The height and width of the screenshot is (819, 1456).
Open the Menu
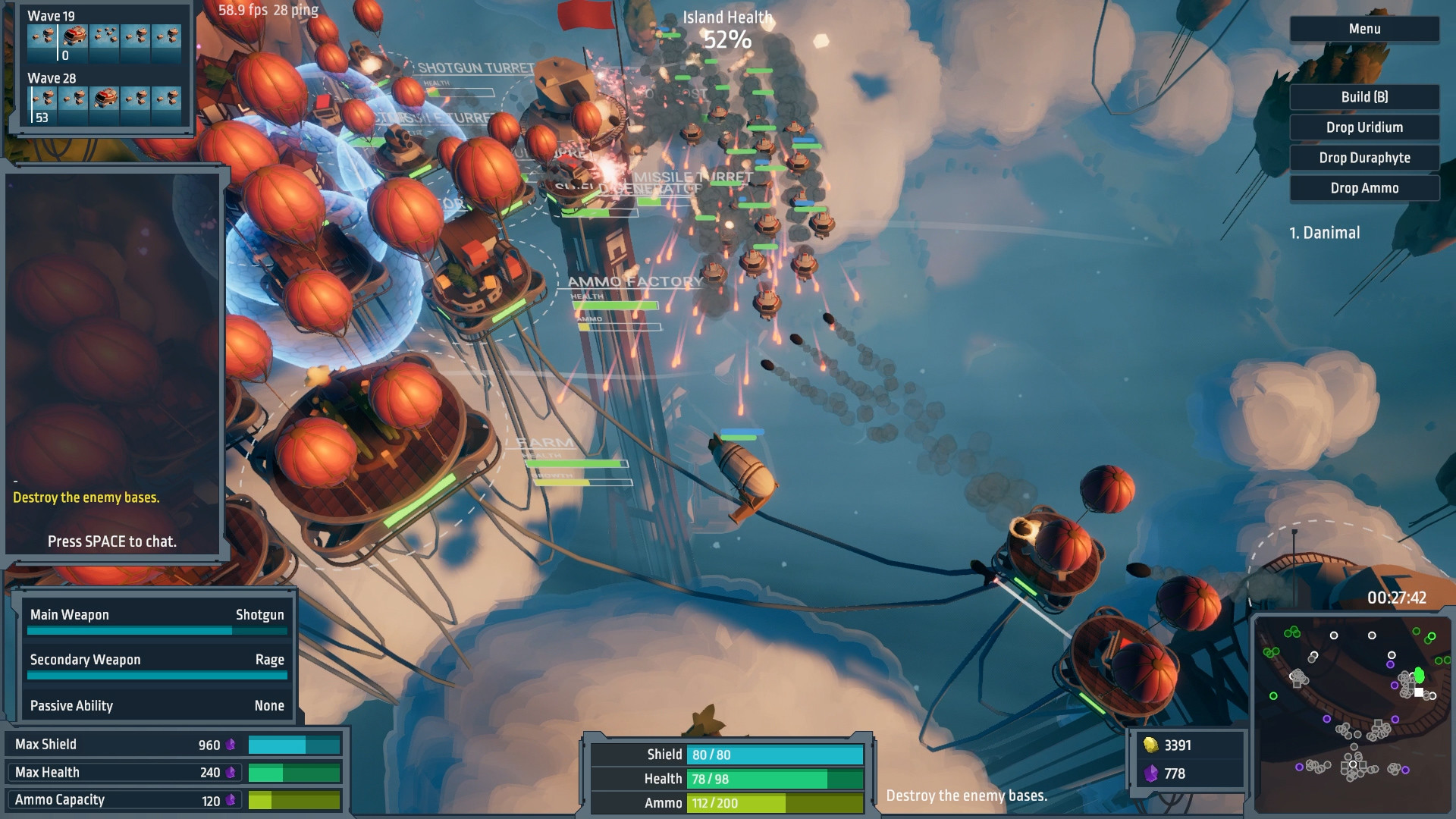pyautogui.click(x=1363, y=28)
